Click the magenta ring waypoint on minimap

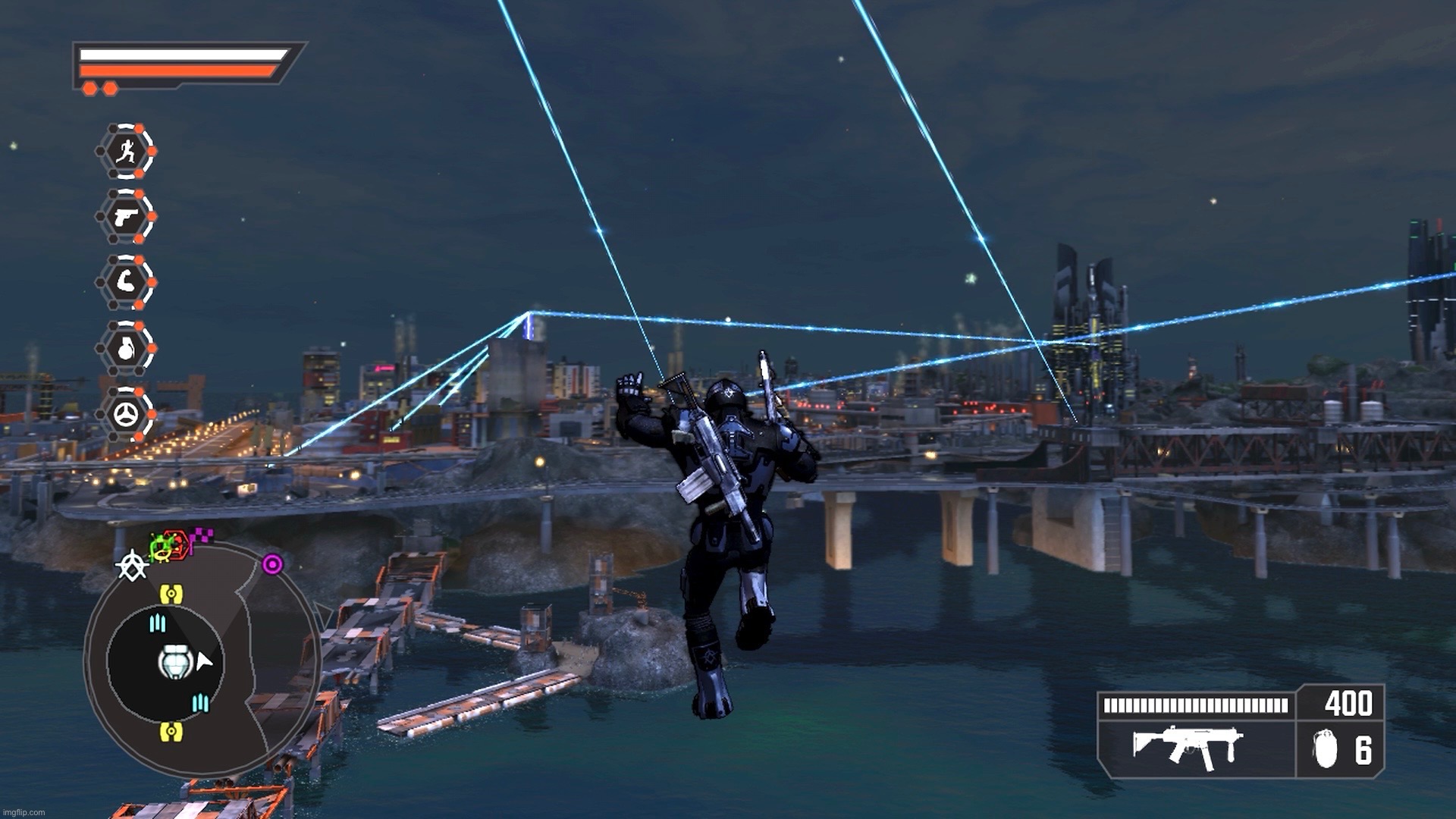pos(272,563)
